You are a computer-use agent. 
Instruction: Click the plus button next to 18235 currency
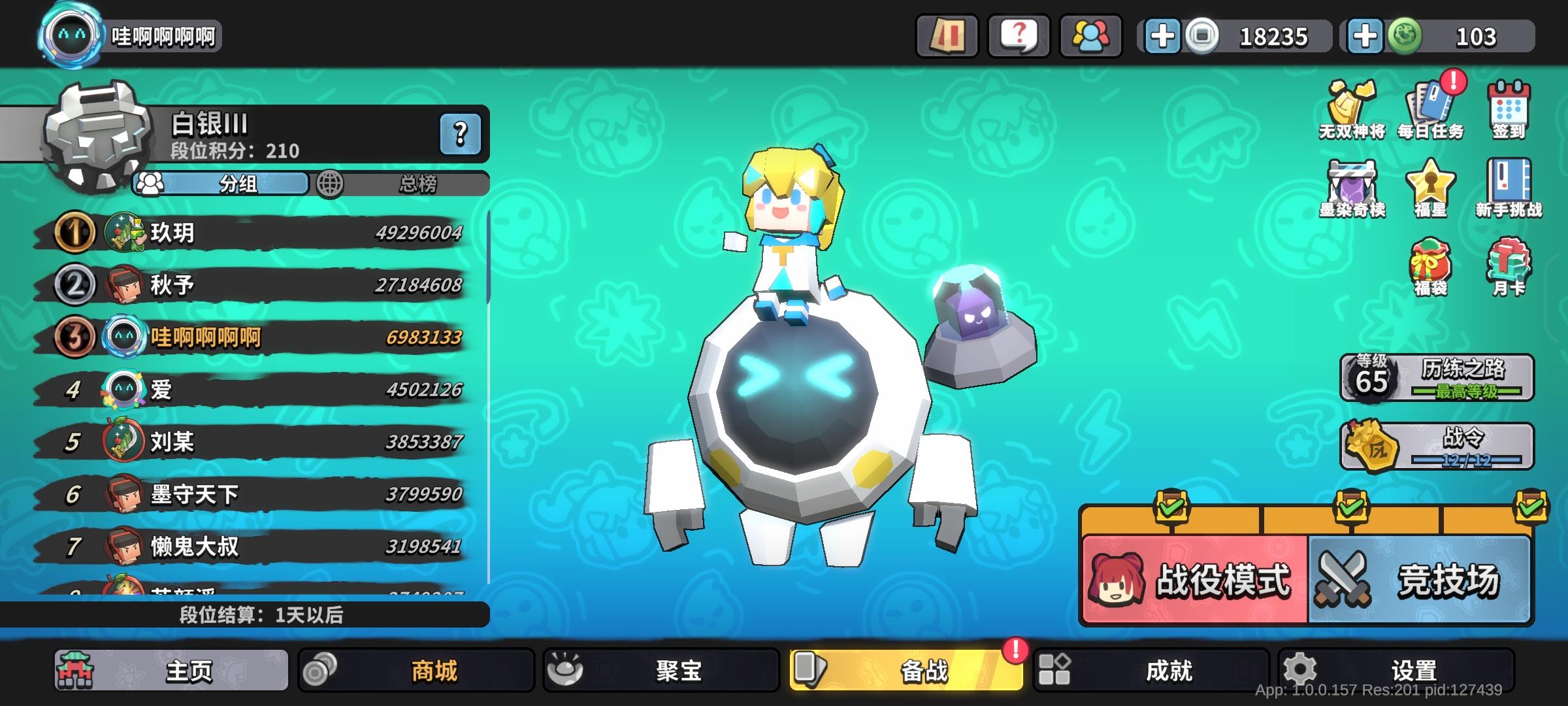pyautogui.click(x=1162, y=37)
